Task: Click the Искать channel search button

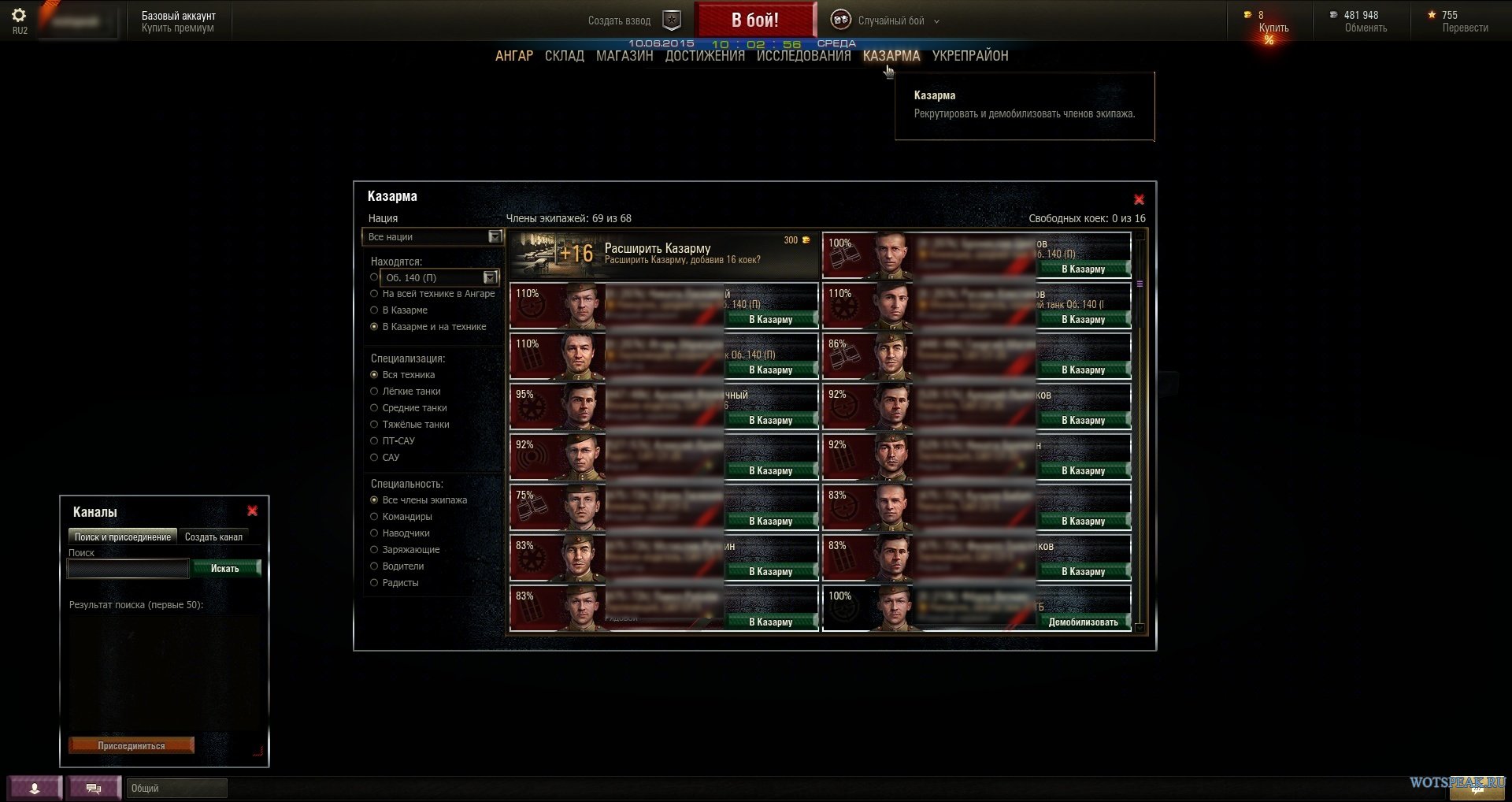Action: (x=225, y=569)
